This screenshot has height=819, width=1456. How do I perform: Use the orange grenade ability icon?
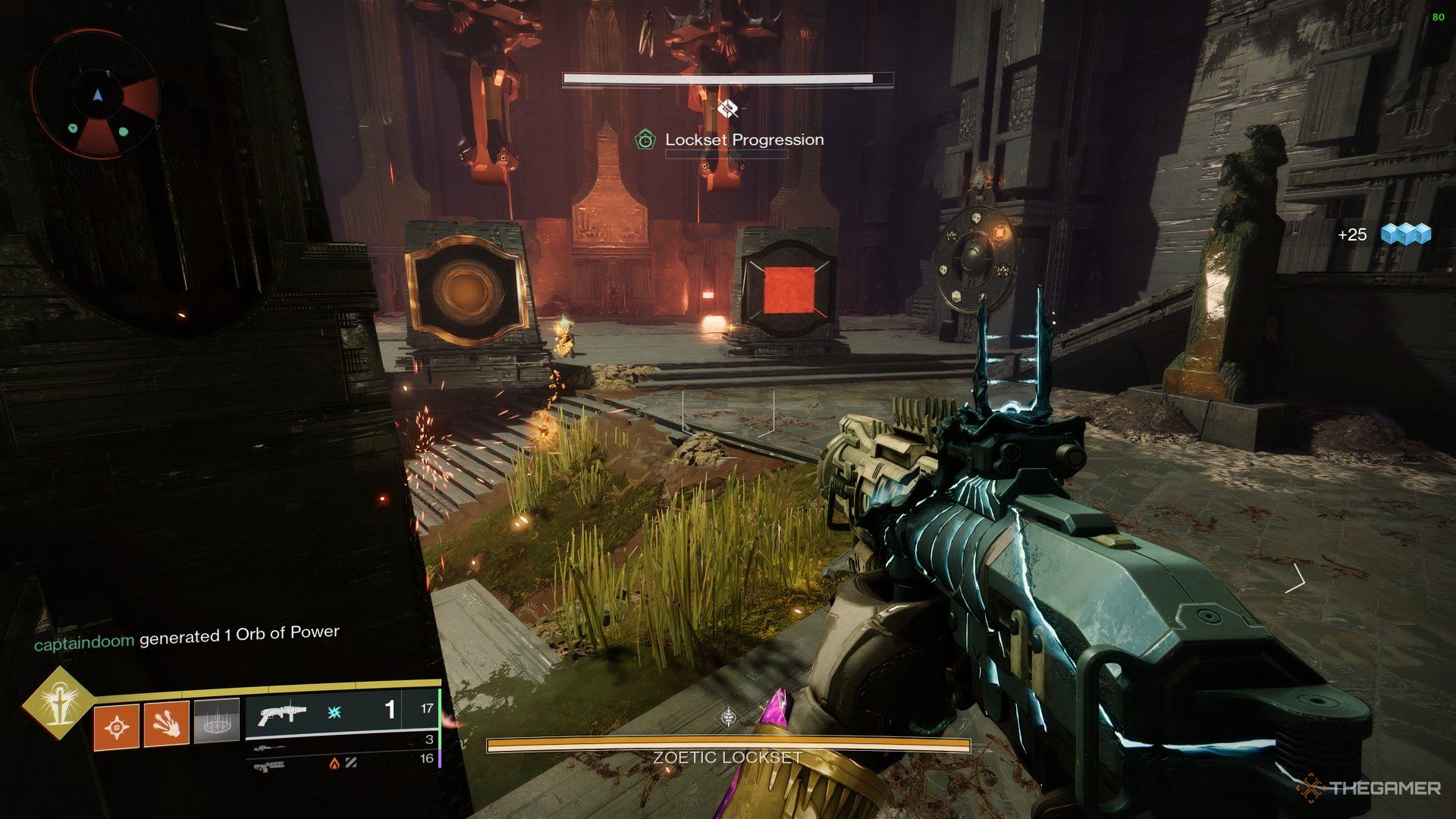[x=116, y=728]
